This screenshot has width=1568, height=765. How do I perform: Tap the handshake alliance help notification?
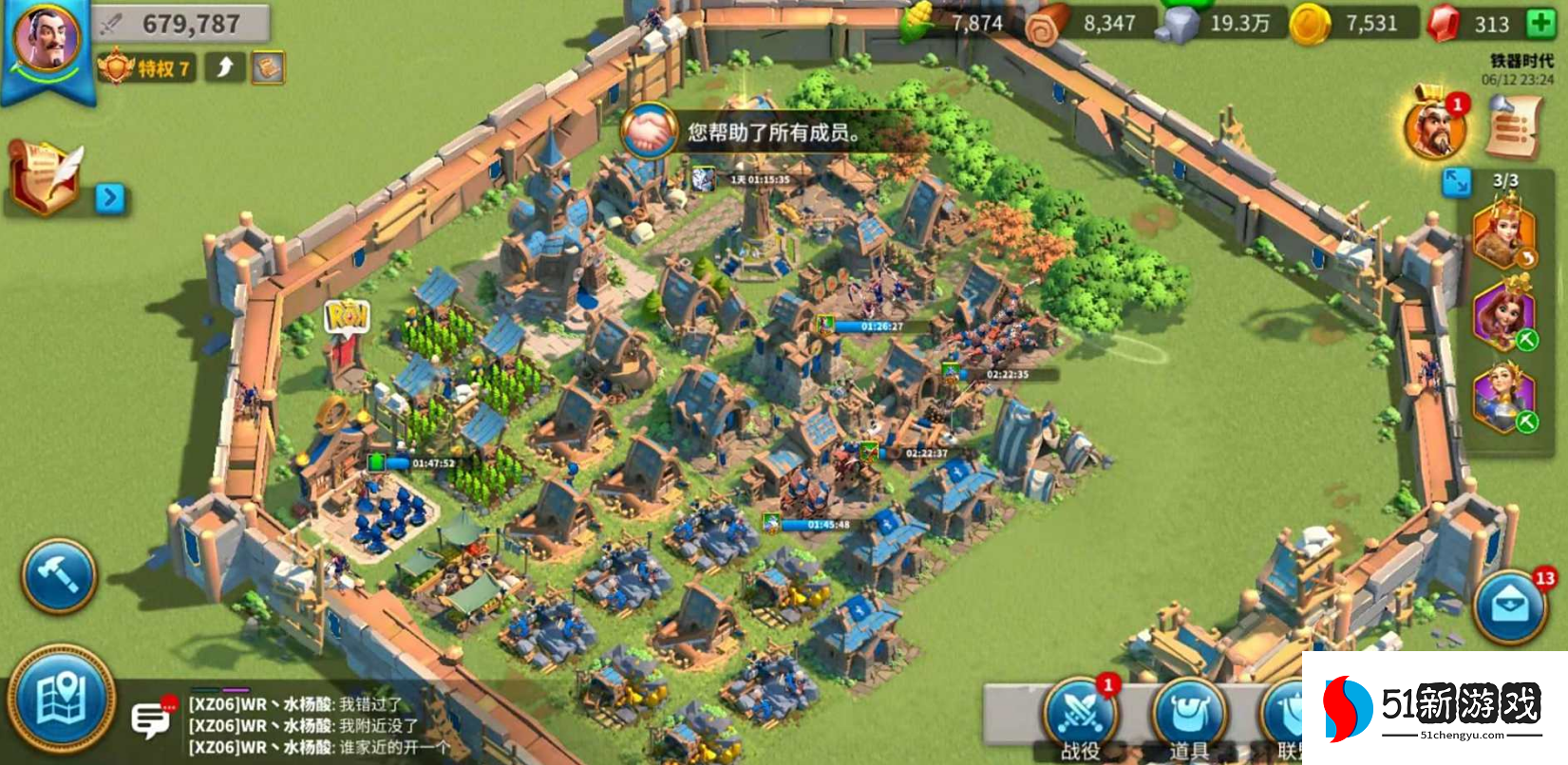click(x=650, y=133)
